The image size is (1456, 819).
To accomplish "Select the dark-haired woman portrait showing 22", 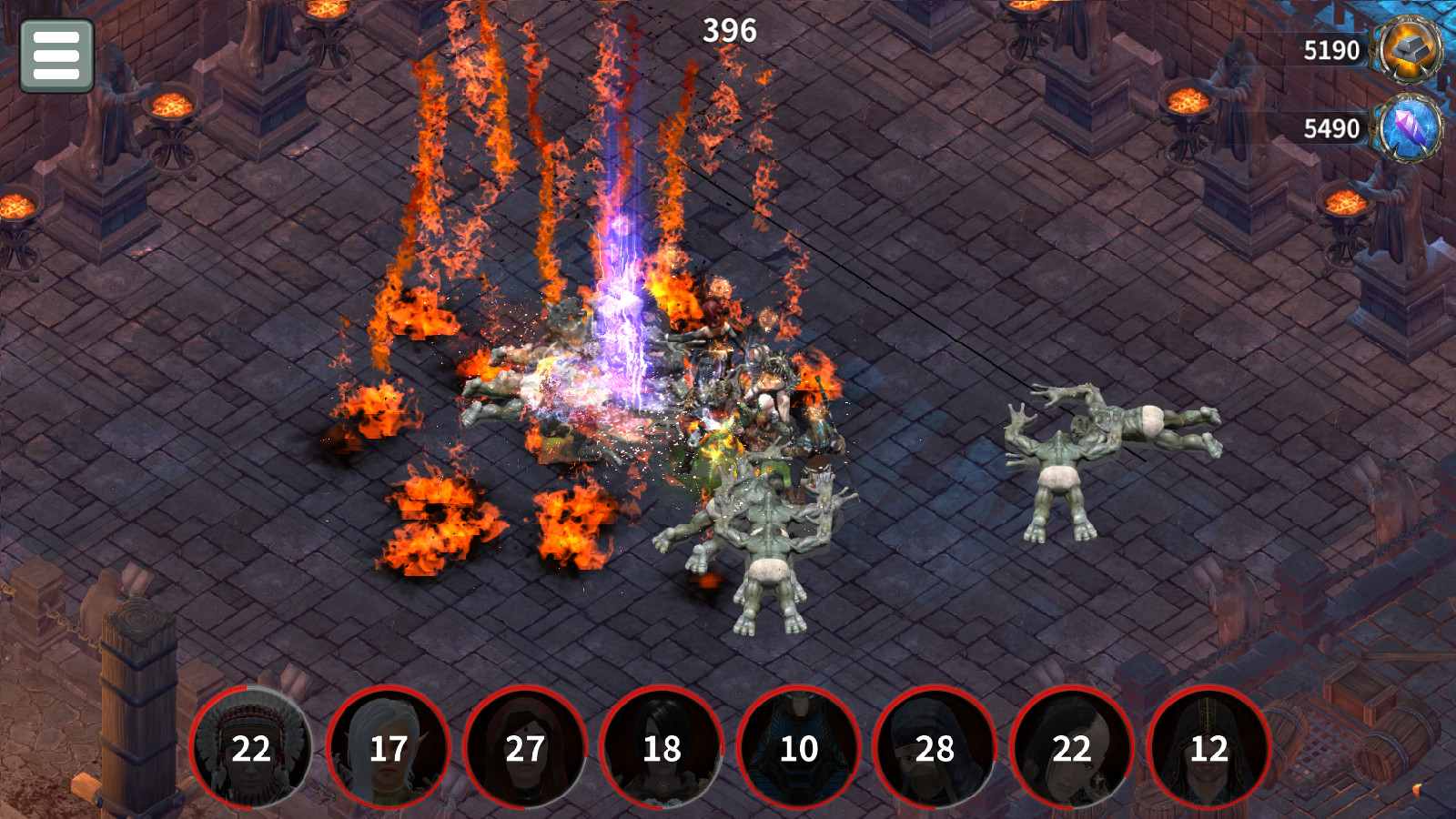I will 1071,750.
